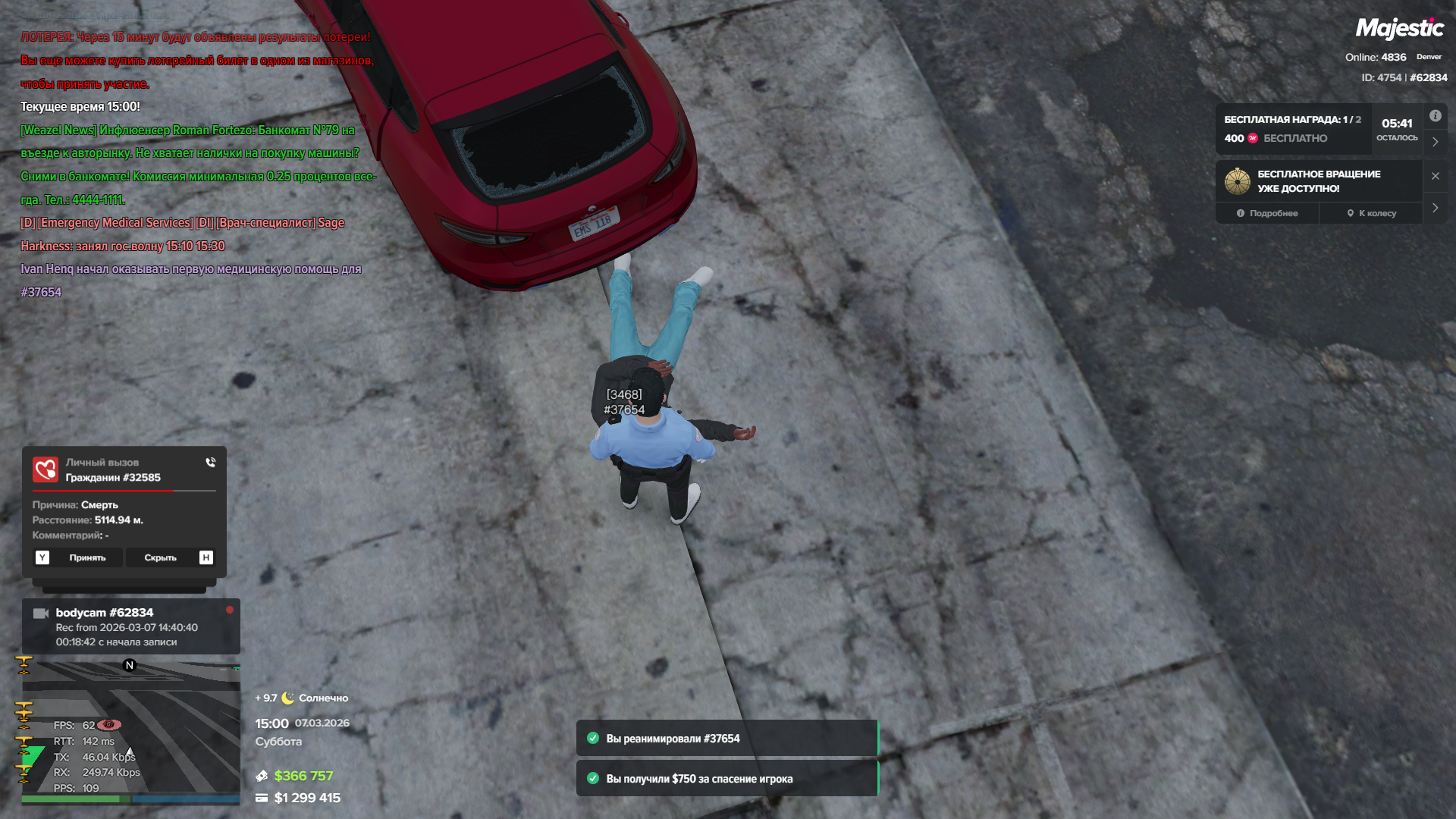Select the bodycam recording panel
The height and width of the screenshot is (819, 1456).
(130, 626)
